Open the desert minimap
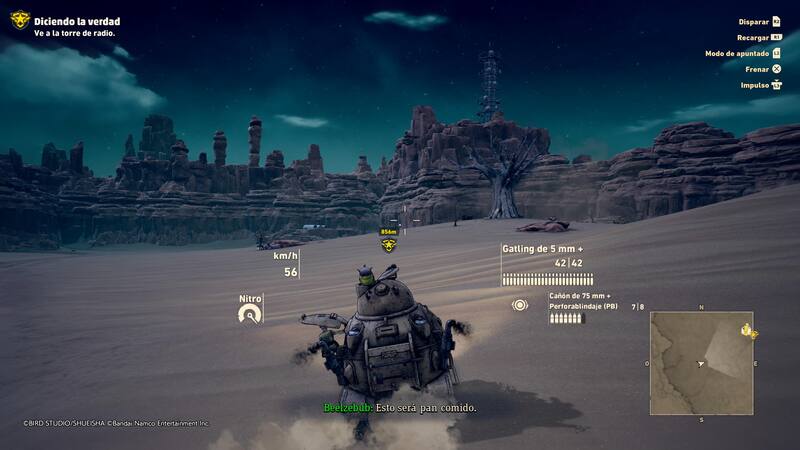The width and height of the screenshot is (800, 450). (700, 361)
